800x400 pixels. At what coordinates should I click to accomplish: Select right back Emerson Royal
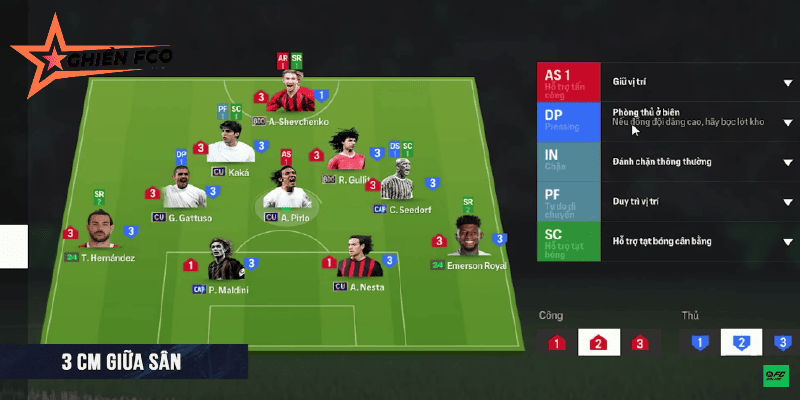click(468, 240)
